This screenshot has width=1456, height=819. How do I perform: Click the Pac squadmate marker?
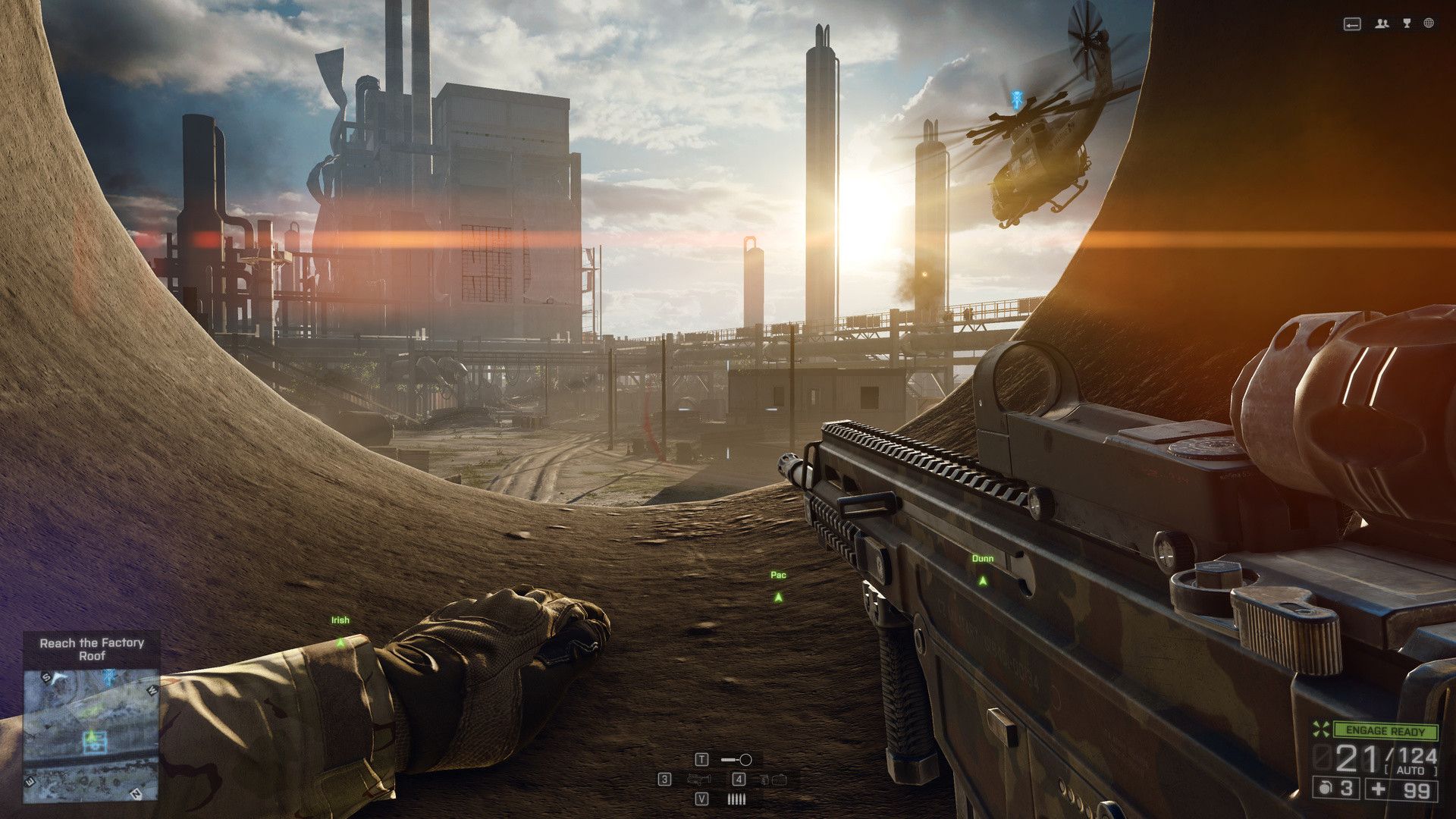pyautogui.click(x=778, y=597)
